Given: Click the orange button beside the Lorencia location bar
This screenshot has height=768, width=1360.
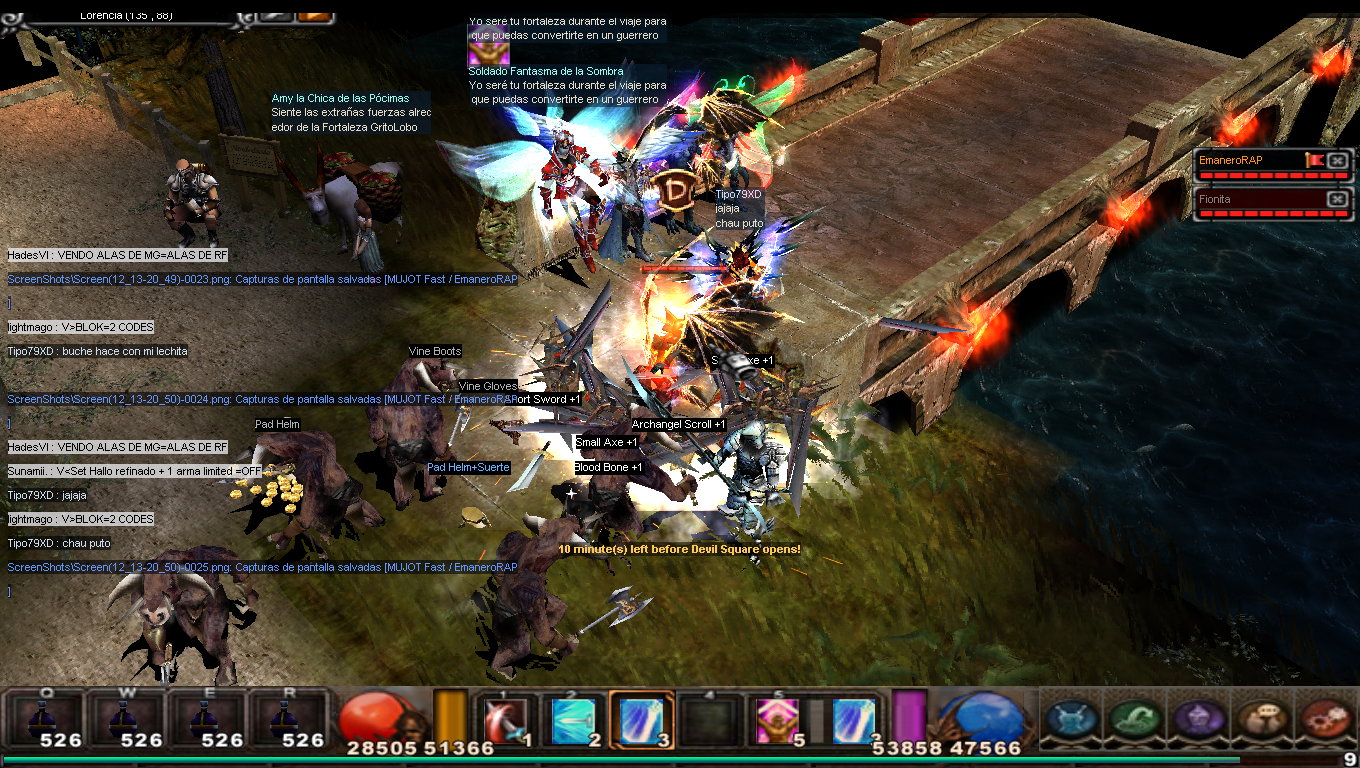Looking at the screenshot, I should [313, 14].
